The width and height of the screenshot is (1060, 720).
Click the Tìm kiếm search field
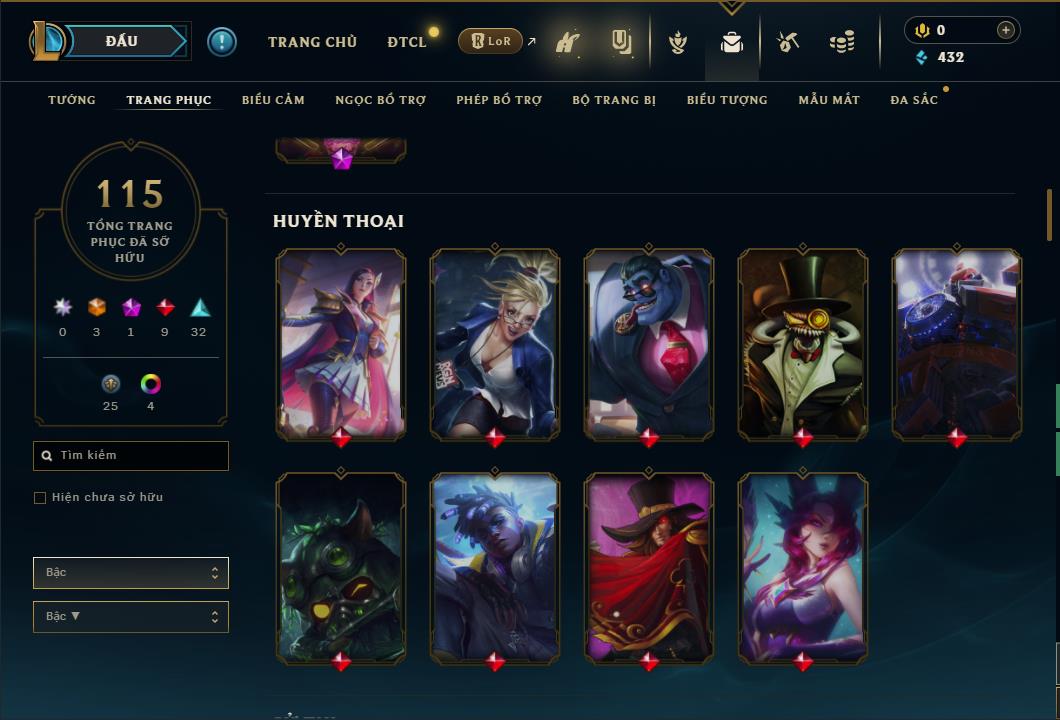coord(131,456)
